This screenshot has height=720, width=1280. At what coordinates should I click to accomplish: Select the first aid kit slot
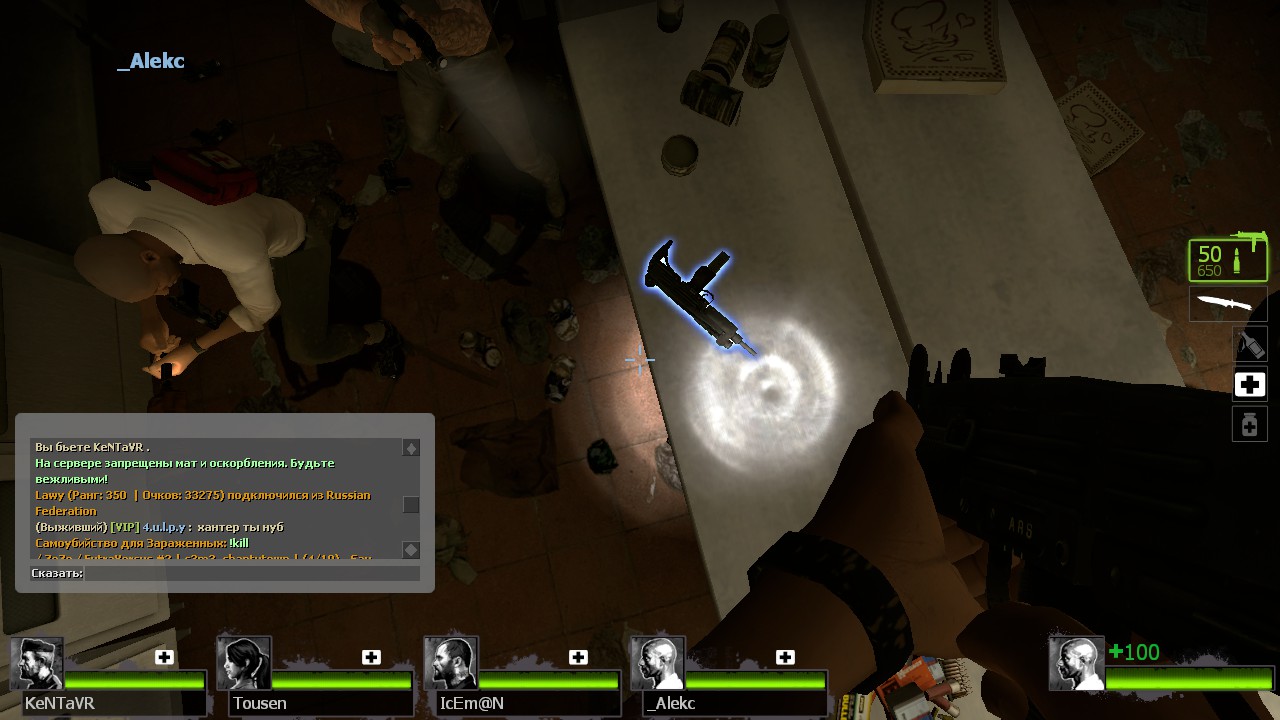1249,385
